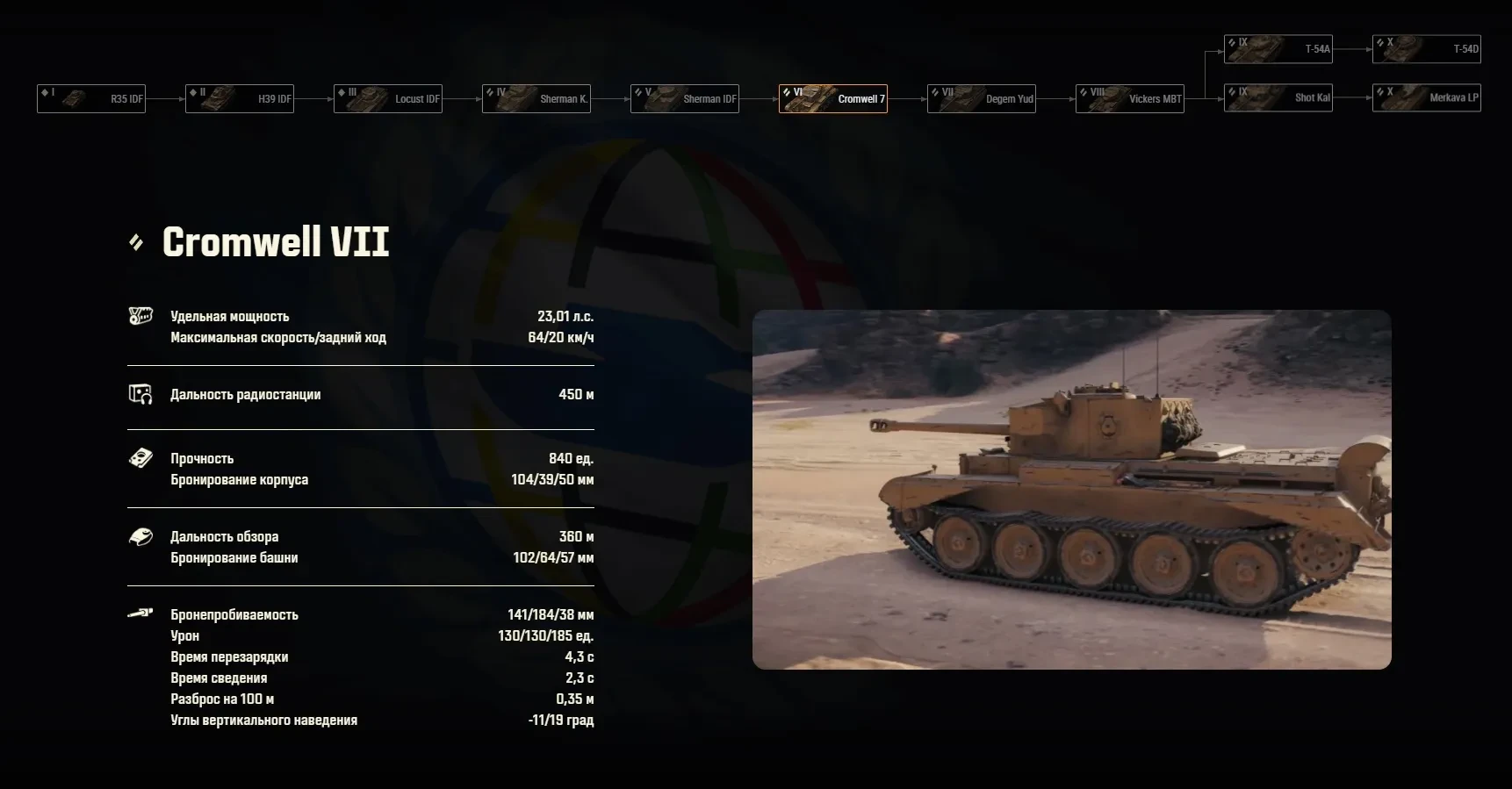The height and width of the screenshot is (789, 1512).
Task: Choose the H39 IDF tank node
Action: (x=240, y=98)
